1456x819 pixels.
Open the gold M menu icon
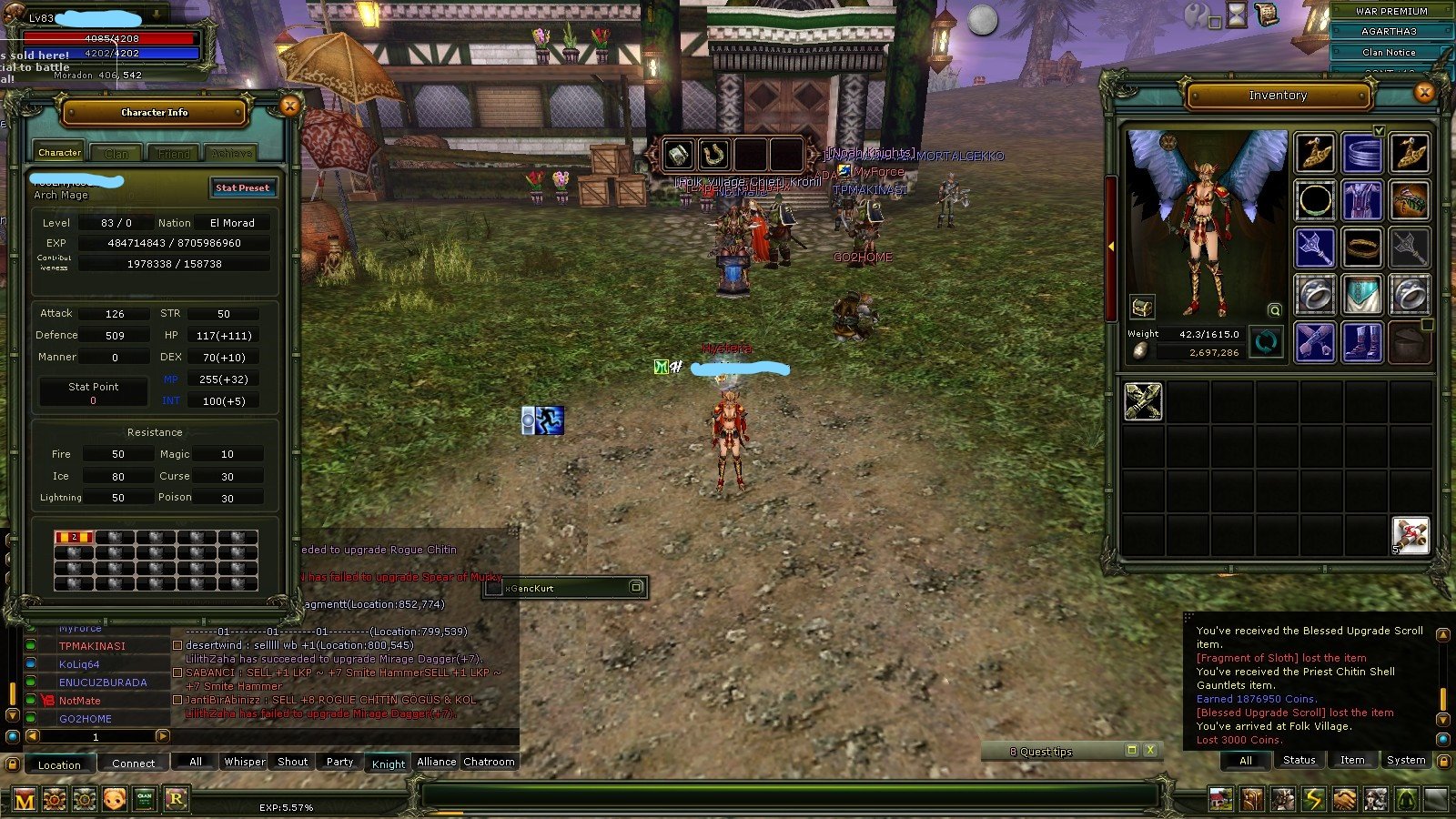[x=25, y=800]
